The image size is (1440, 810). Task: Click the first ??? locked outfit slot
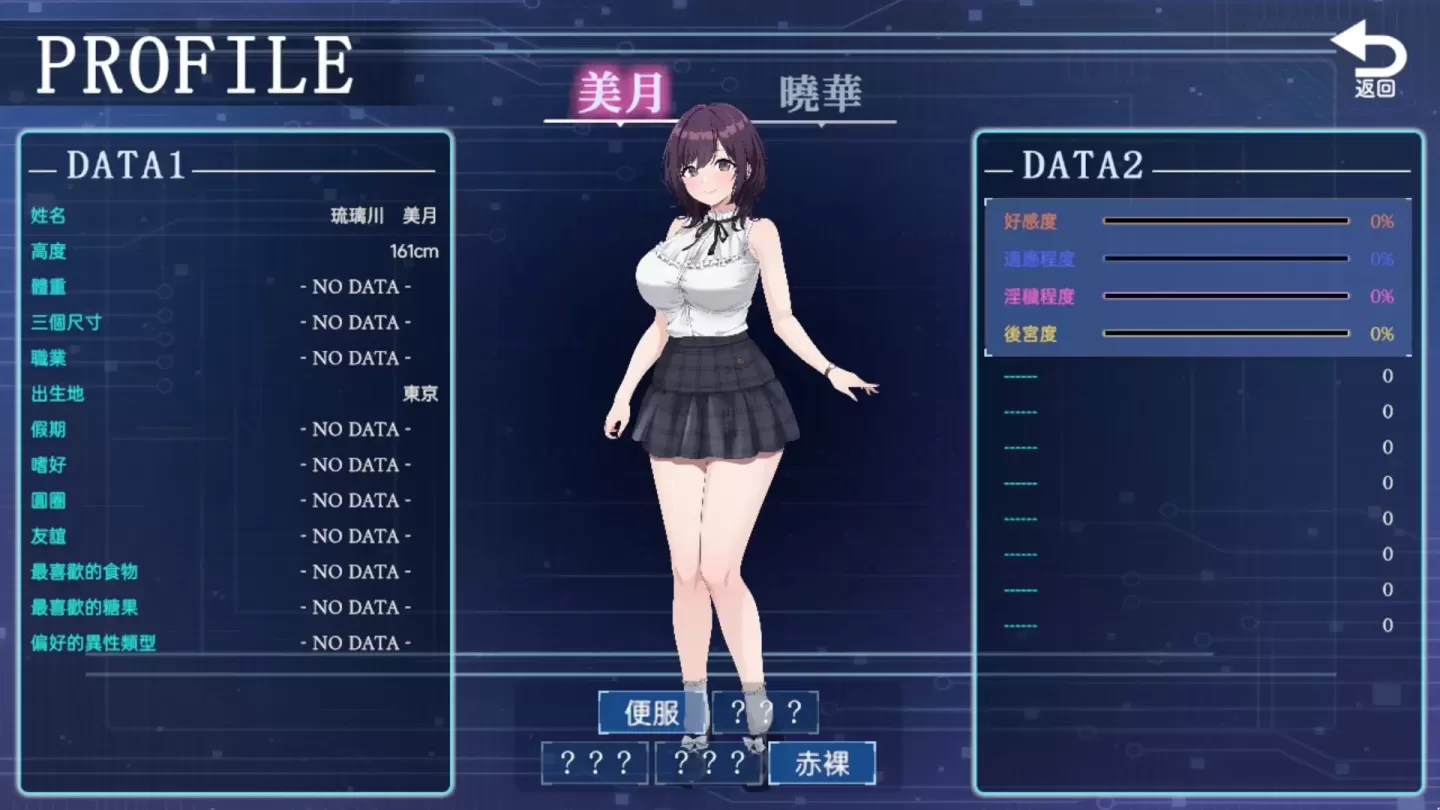tap(763, 713)
